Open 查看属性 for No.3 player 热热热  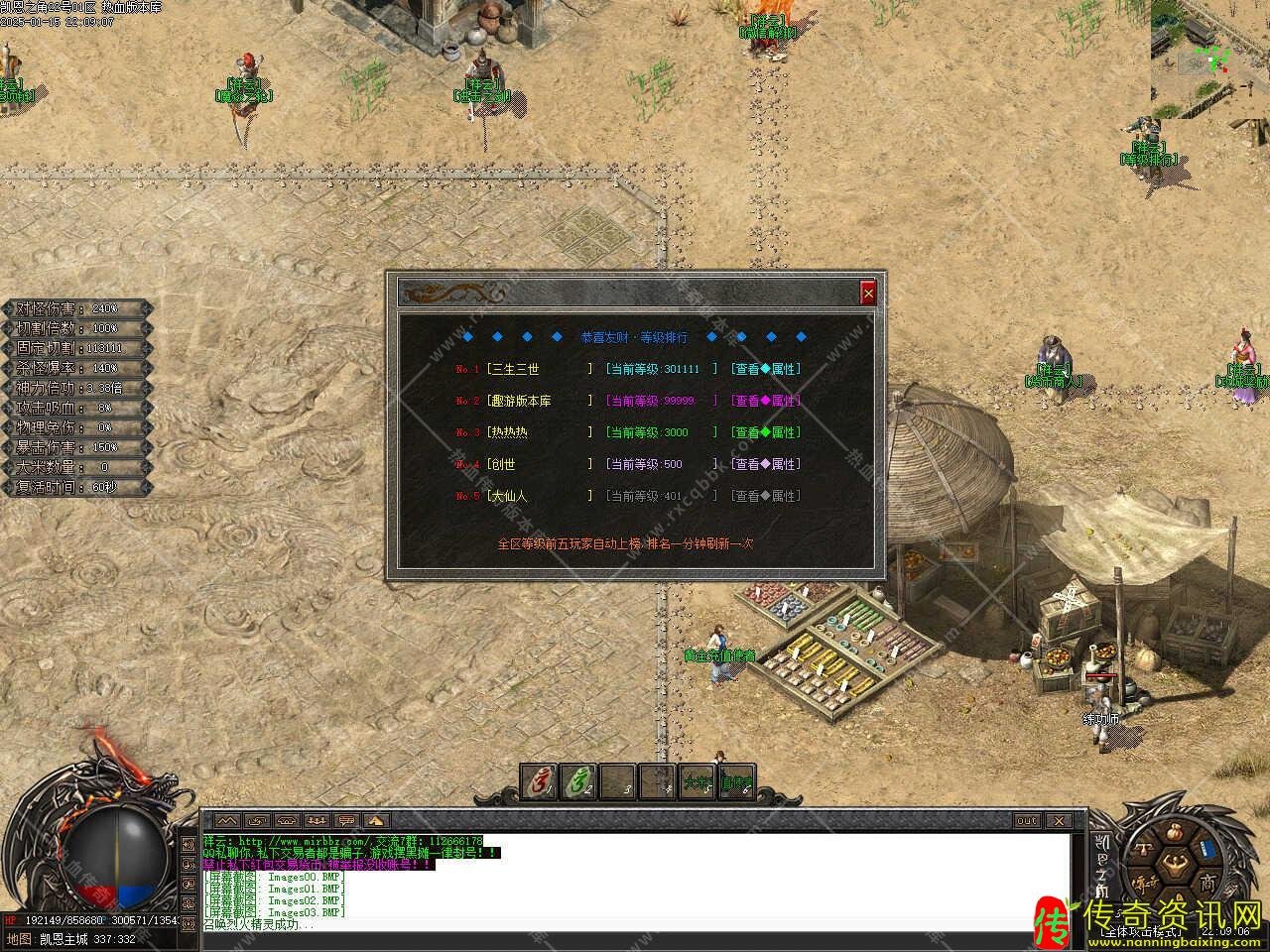coord(765,432)
